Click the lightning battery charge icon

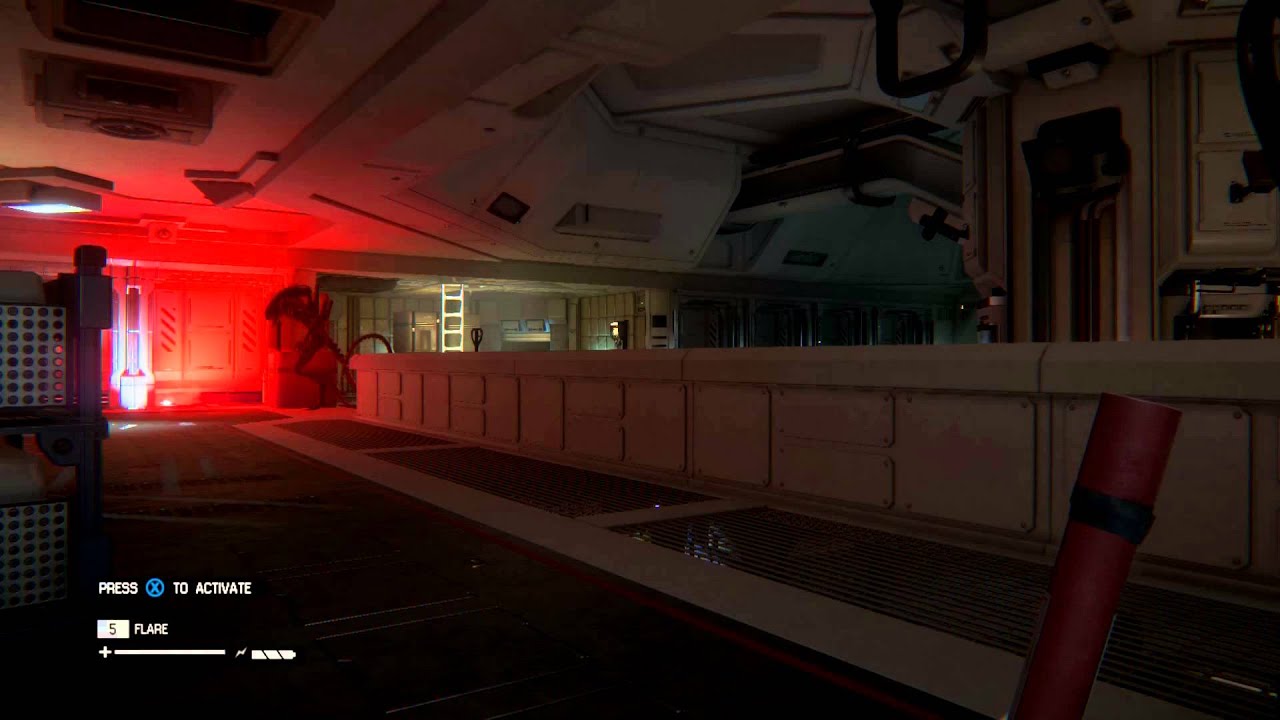pos(242,652)
